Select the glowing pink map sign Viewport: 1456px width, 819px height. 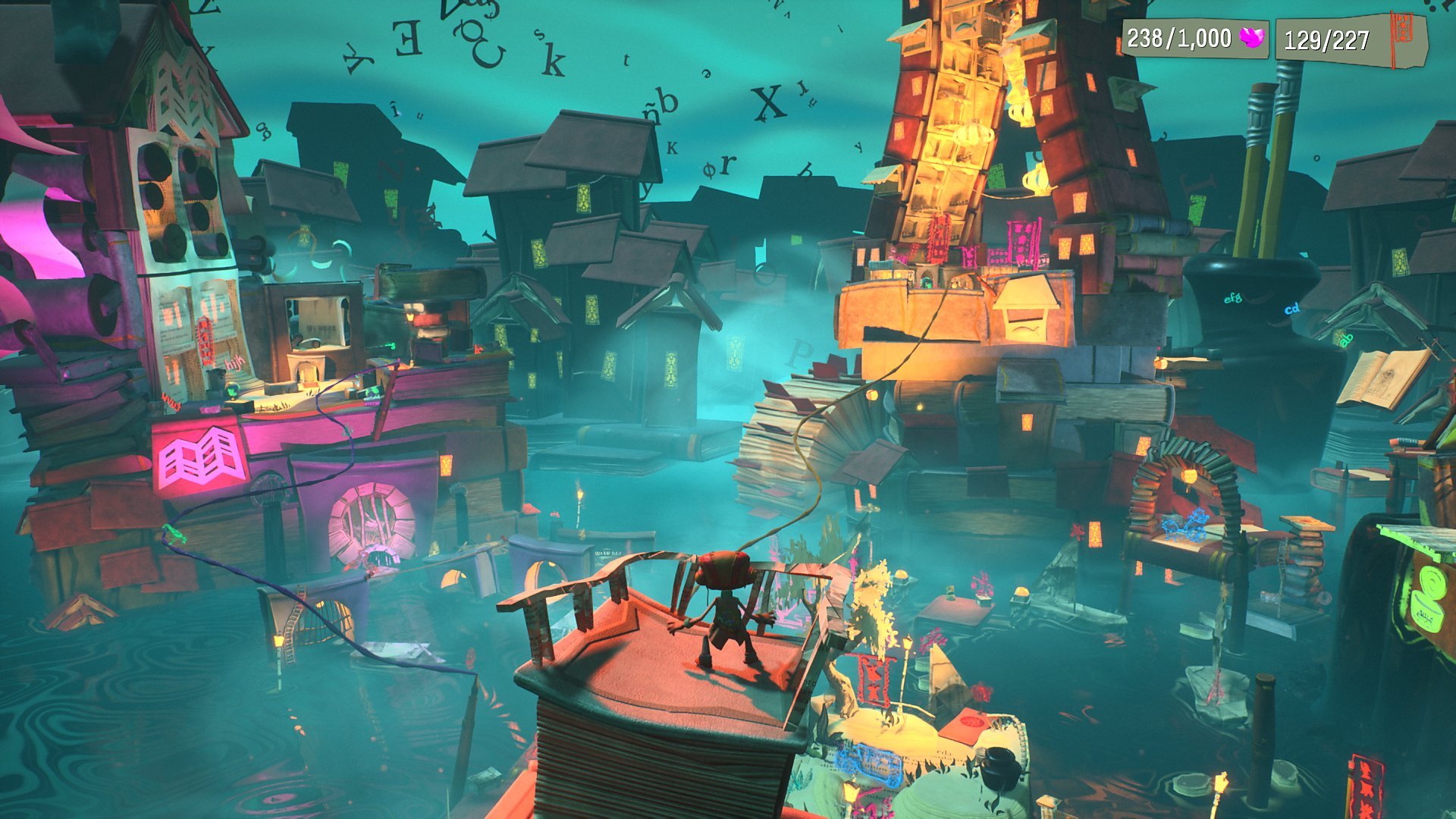199,457
